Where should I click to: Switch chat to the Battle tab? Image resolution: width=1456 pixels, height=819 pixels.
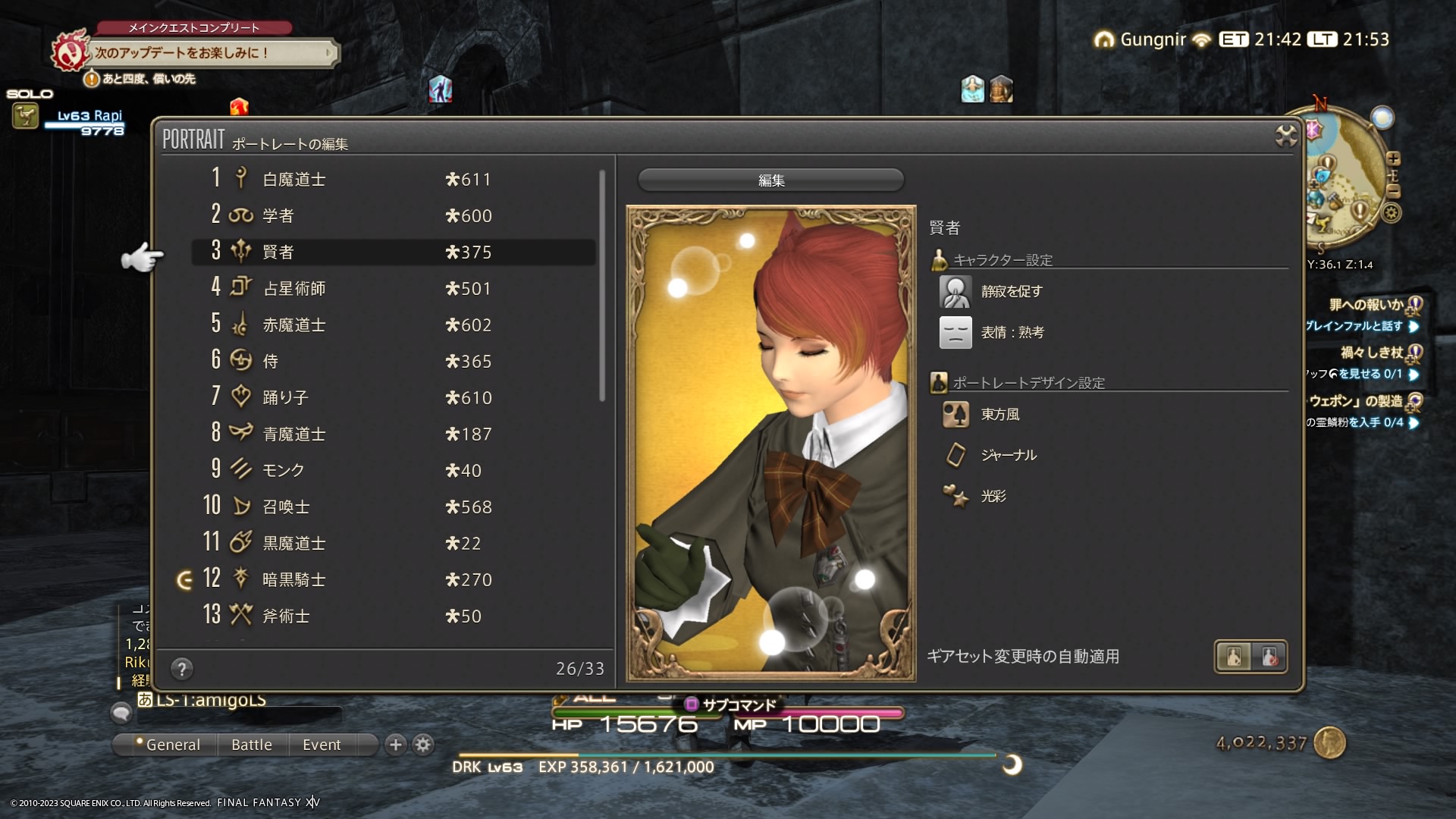tap(252, 745)
